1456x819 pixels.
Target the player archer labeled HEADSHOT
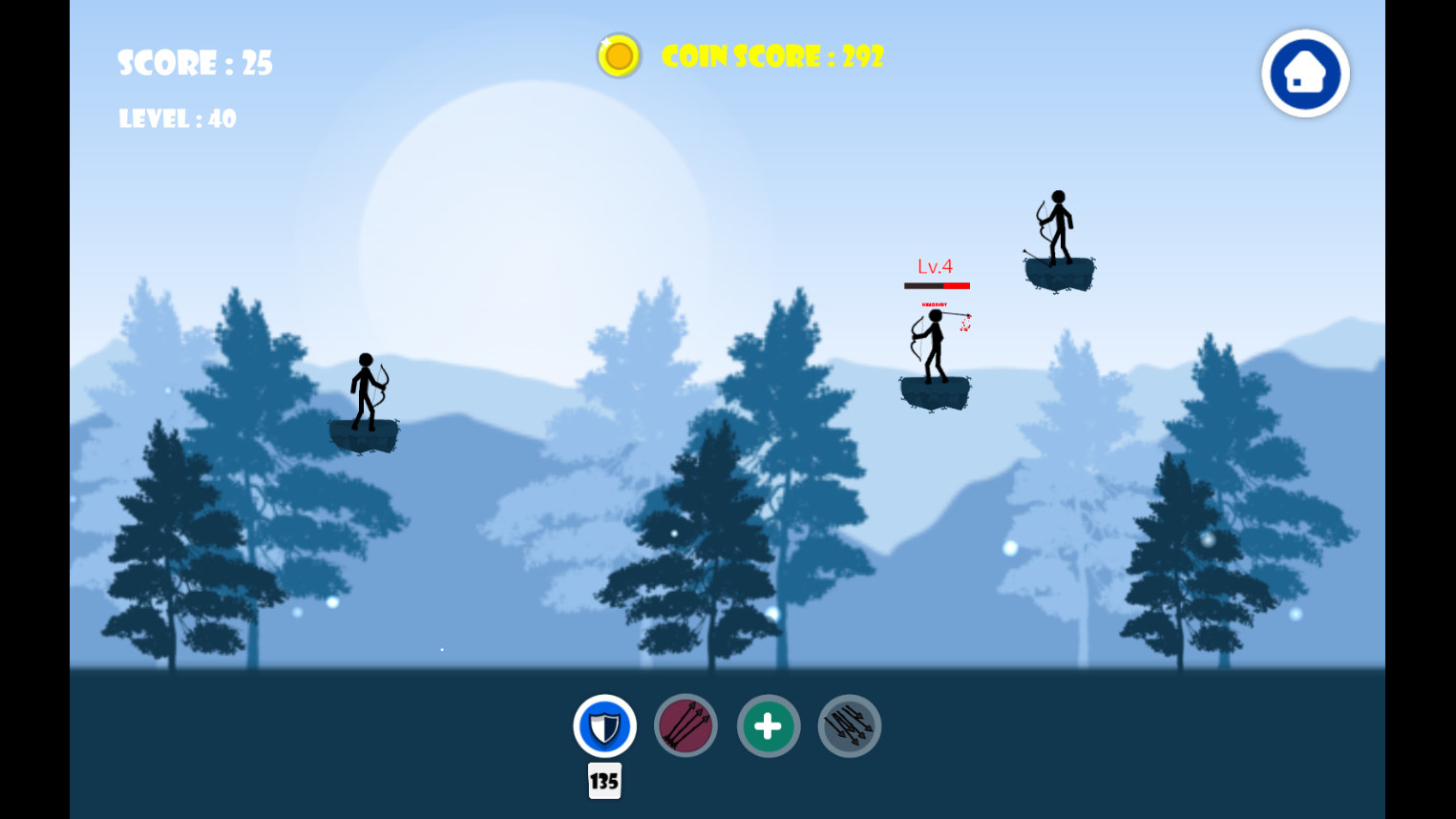[x=934, y=348]
